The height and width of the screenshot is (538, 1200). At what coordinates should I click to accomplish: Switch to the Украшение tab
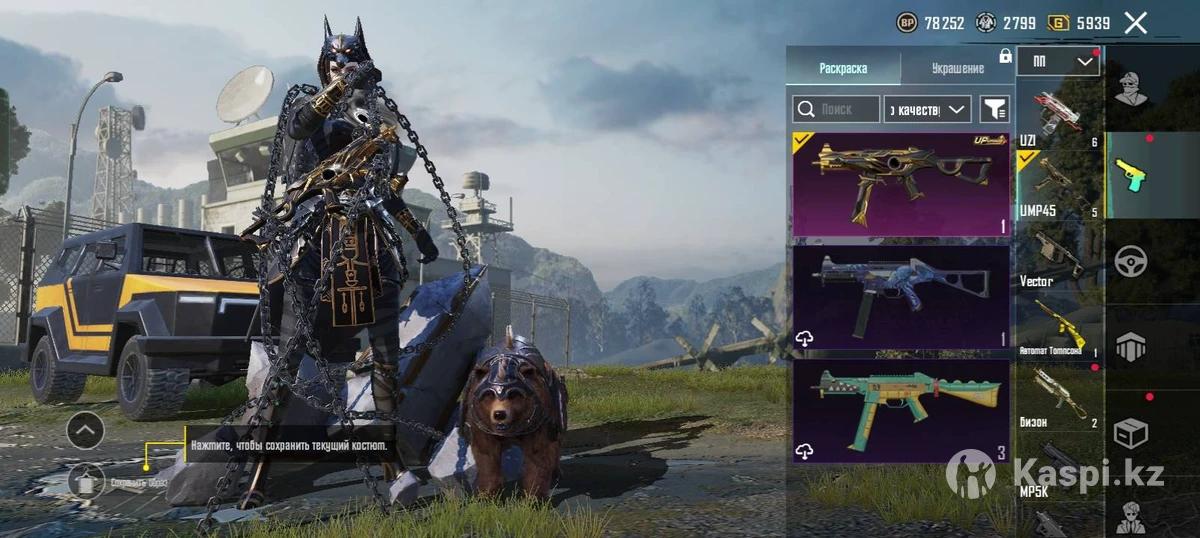tap(957, 68)
